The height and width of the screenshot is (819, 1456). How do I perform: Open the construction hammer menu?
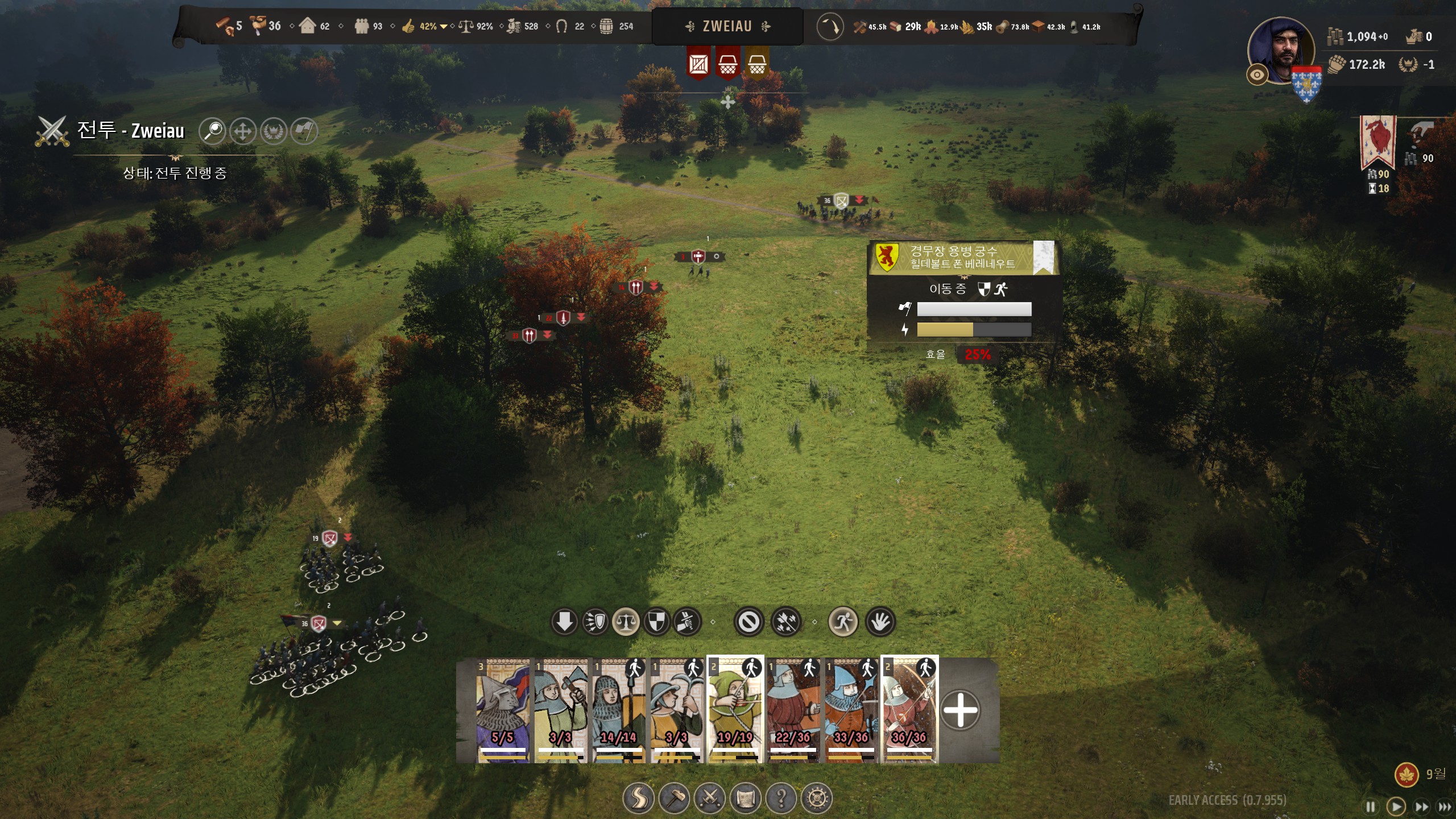coord(674,799)
